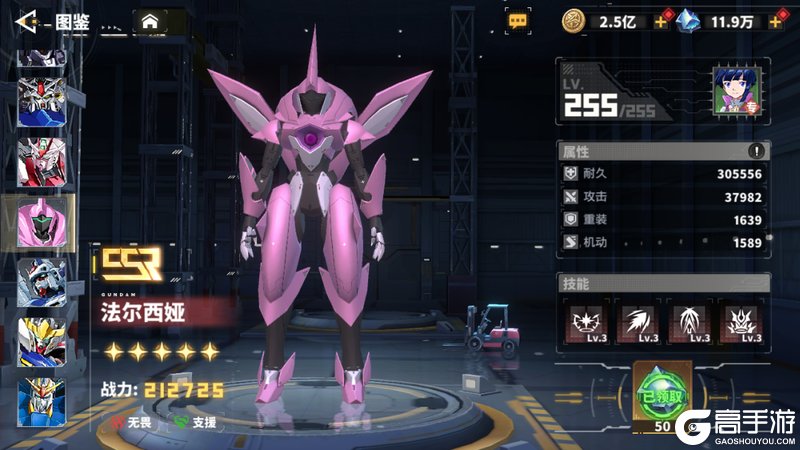This screenshot has height=450, width=800.
Task: Add more blue diamonds
Action: [x=775, y=21]
